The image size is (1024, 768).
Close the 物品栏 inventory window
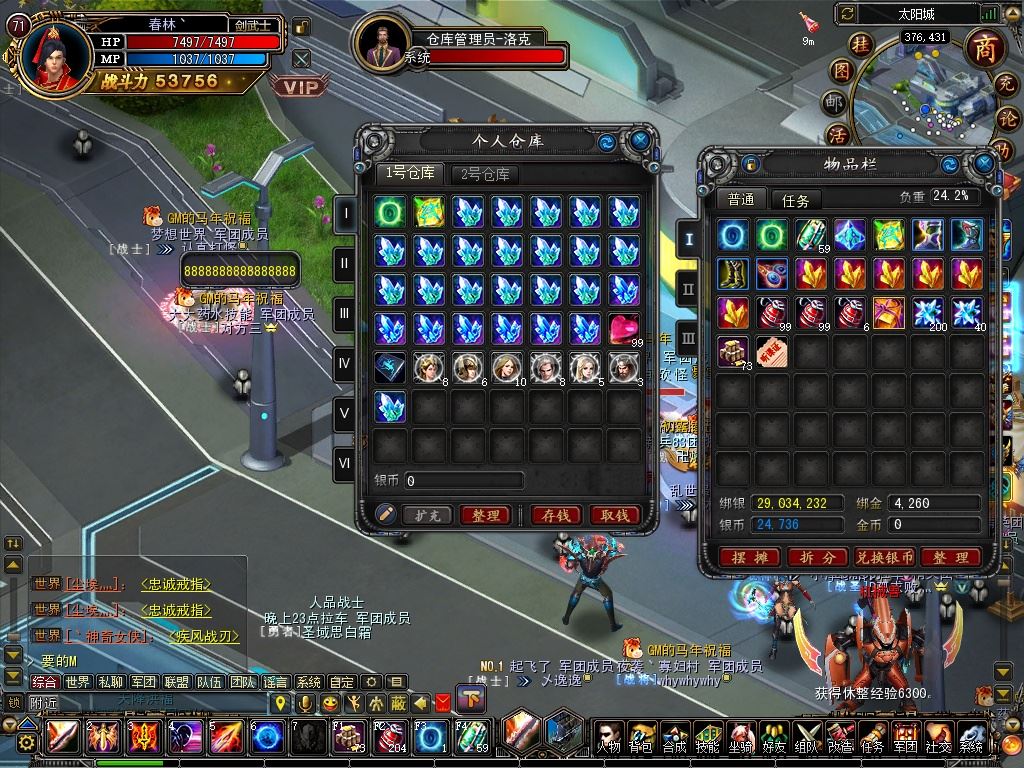pyautogui.click(x=984, y=163)
